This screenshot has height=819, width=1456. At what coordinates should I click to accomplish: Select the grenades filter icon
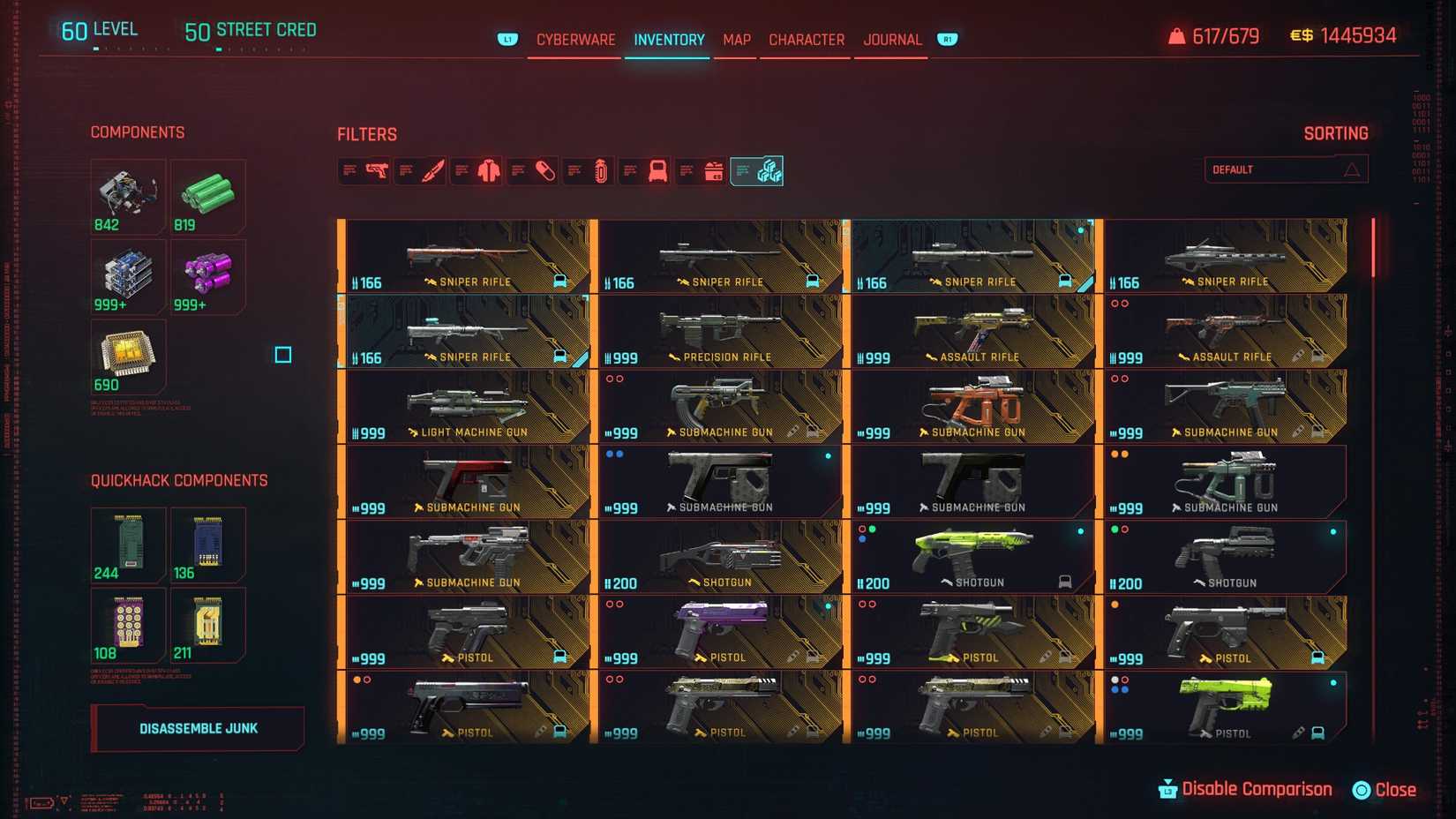(601, 170)
